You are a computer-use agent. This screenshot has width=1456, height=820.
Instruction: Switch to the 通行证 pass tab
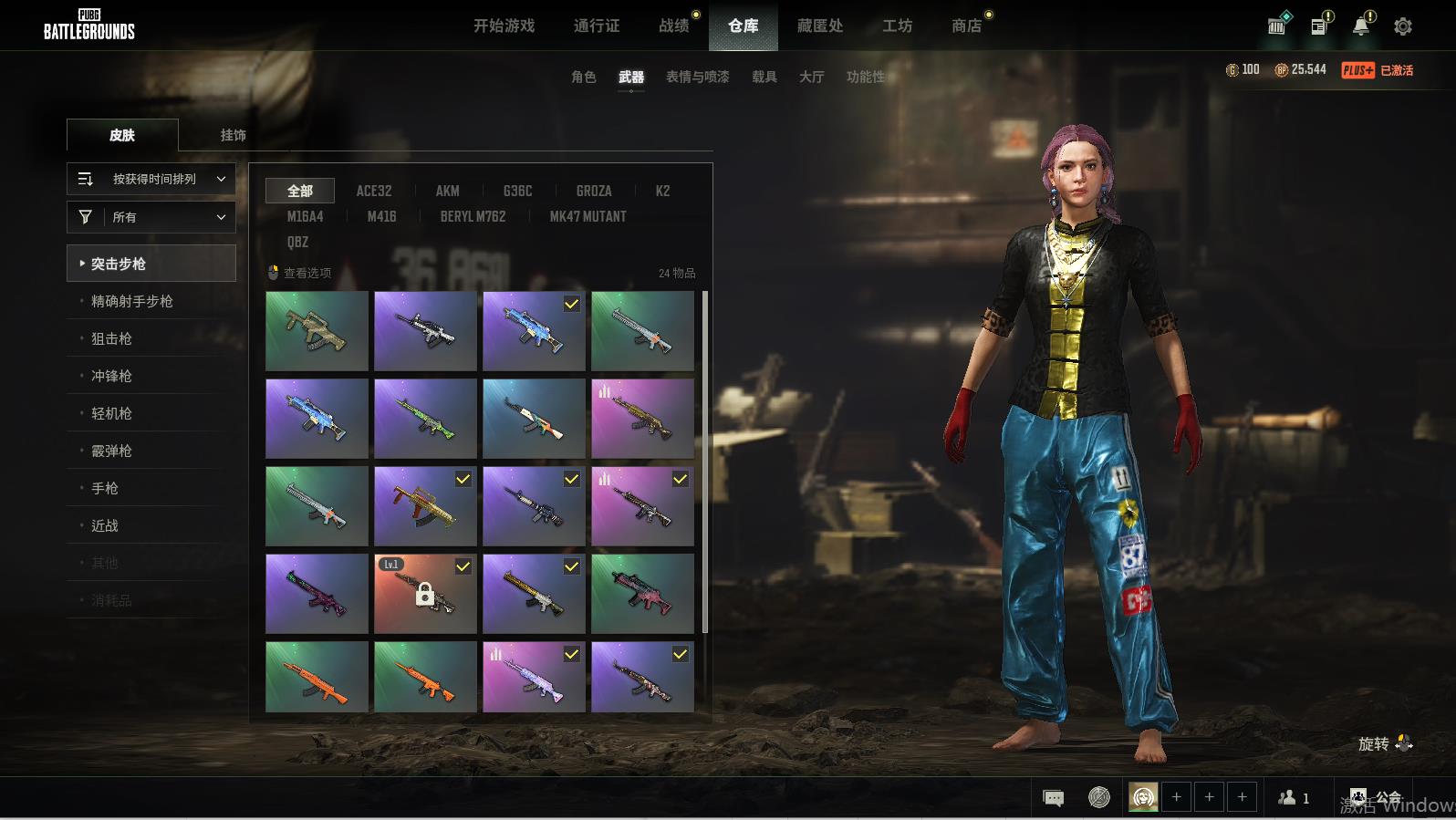click(597, 26)
